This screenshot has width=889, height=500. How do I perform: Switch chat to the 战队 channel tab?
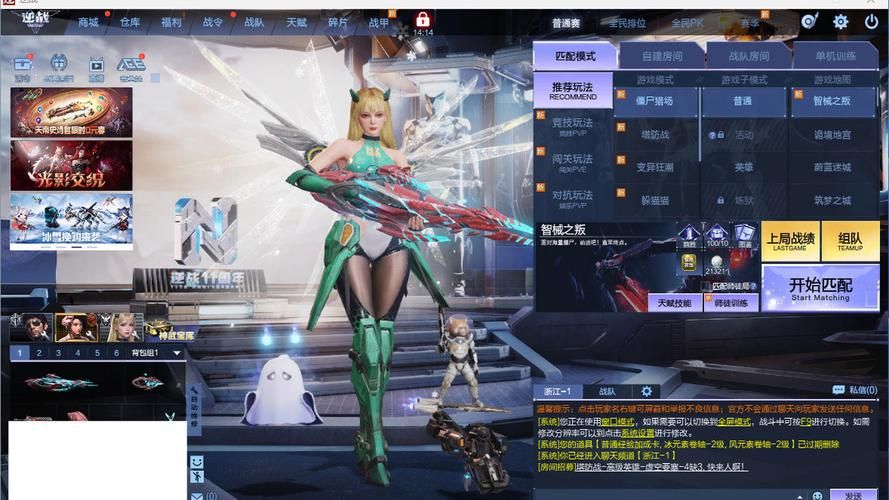pyautogui.click(x=607, y=391)
